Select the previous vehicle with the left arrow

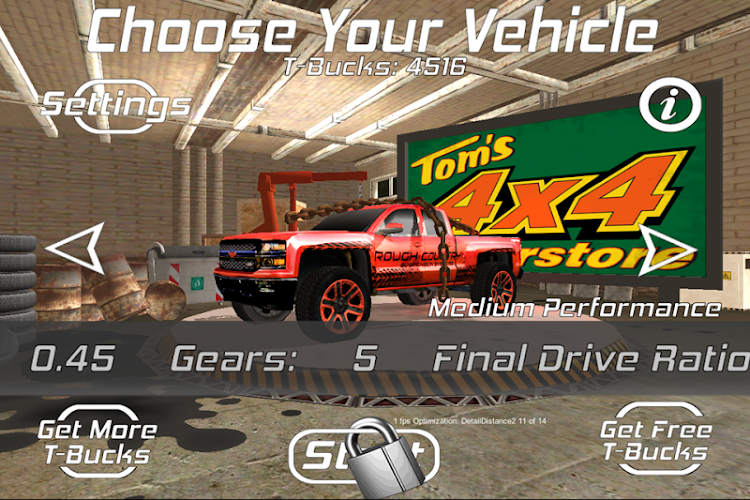pyautogui.click(x=77, y=247)
